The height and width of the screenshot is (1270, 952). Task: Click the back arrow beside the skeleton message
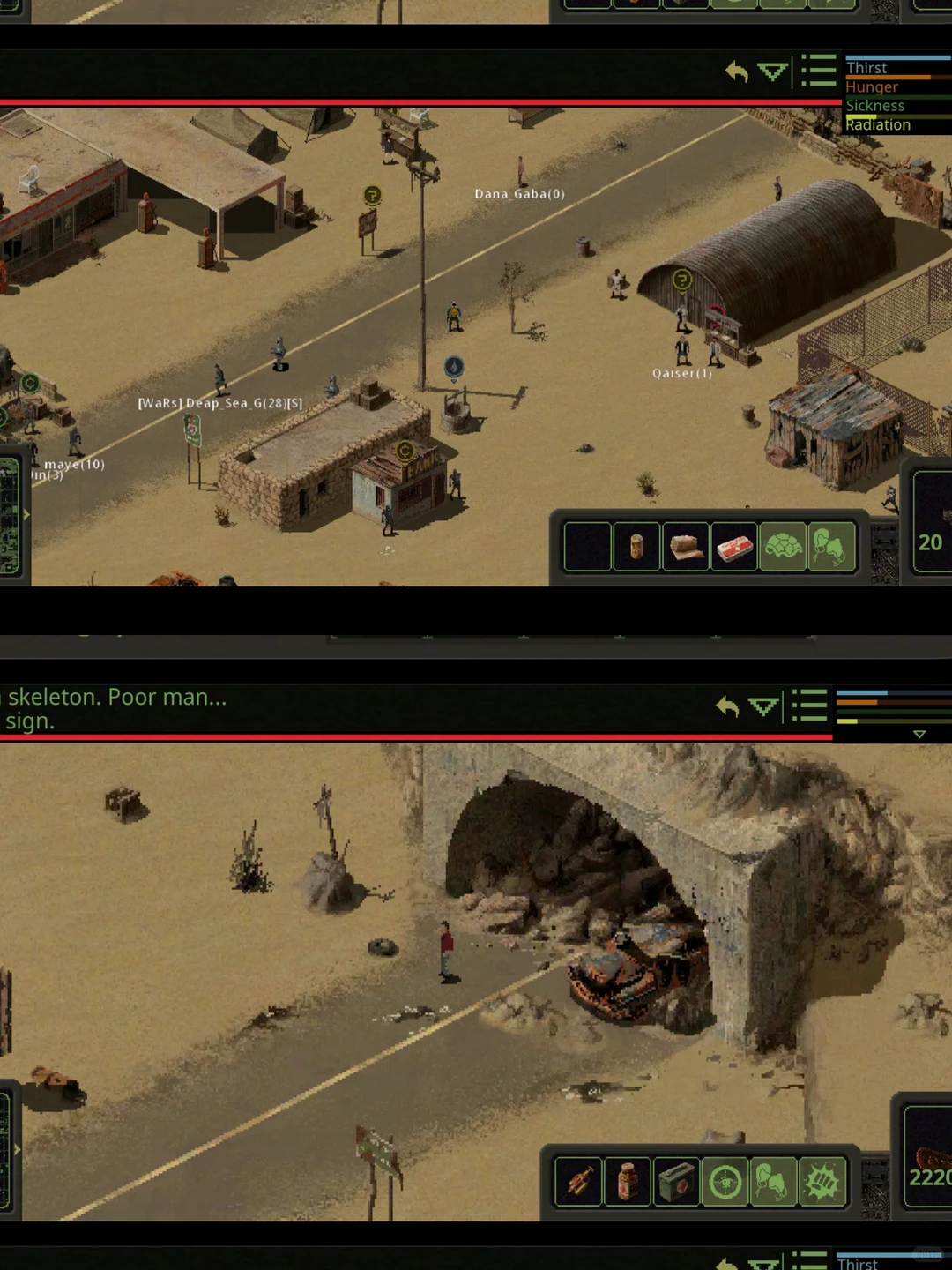point(727,706)
